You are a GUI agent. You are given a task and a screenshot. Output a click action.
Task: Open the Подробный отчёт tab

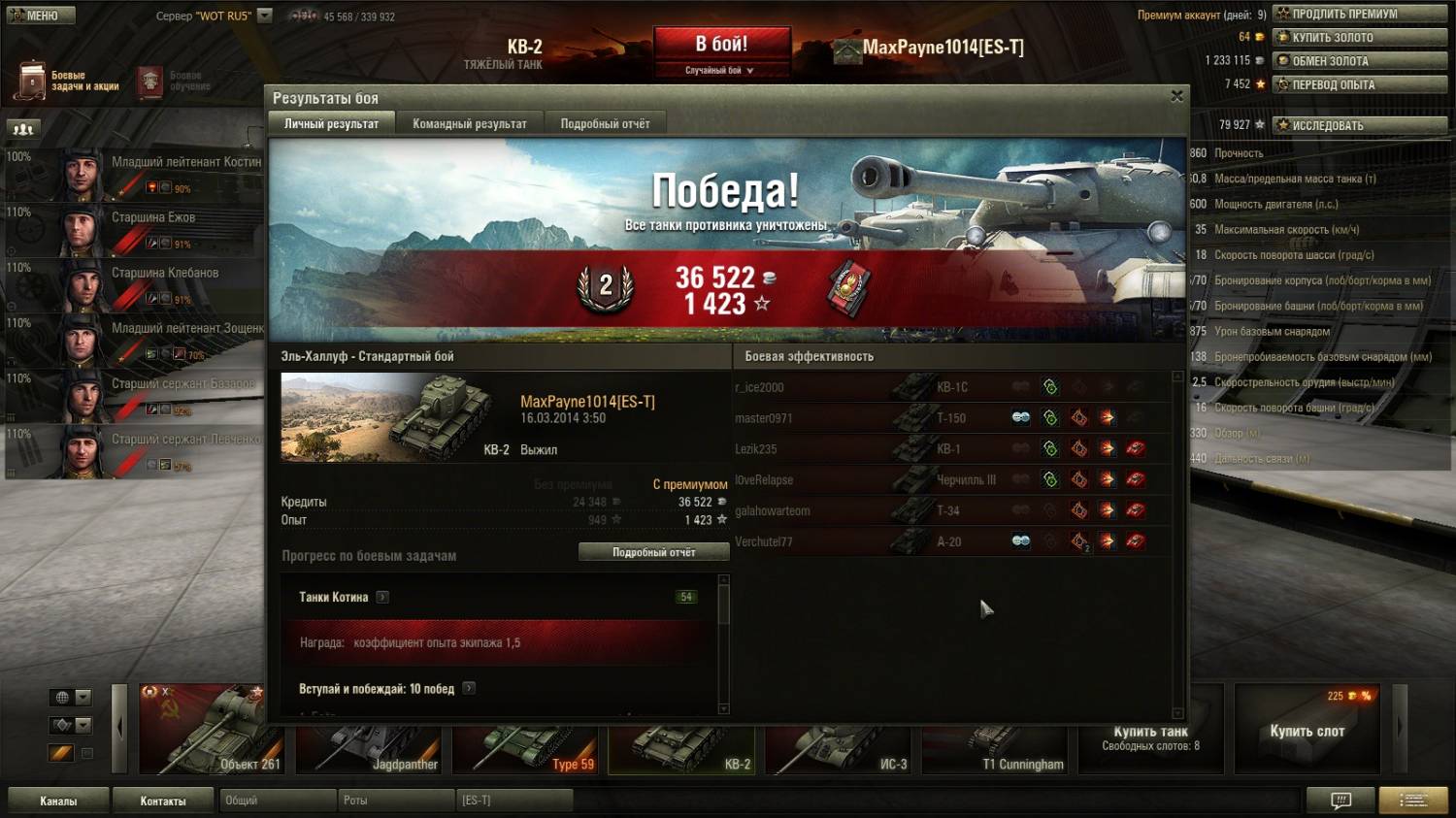click(605, 123)
